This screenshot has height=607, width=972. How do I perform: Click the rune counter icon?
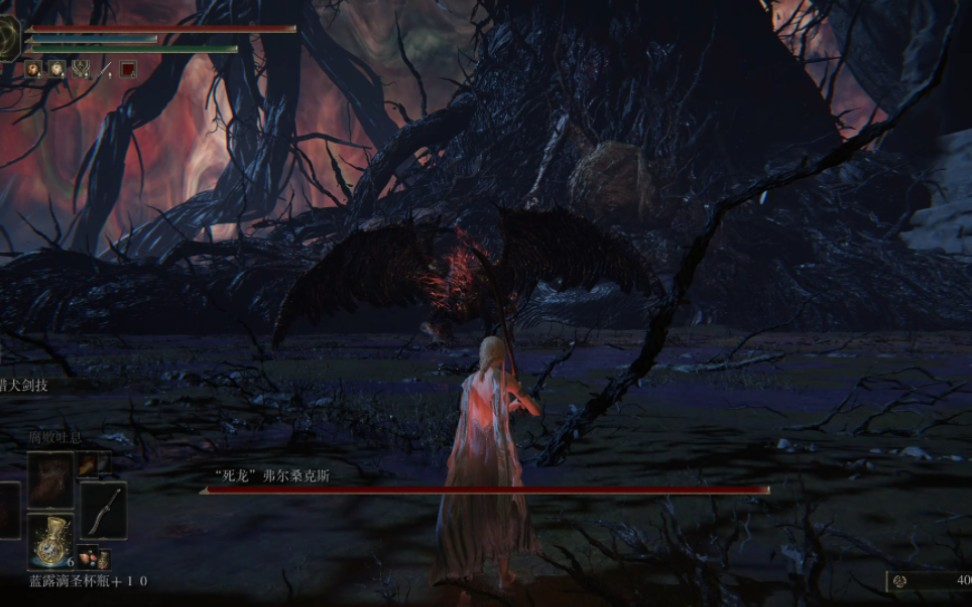[x=899, y=581]
